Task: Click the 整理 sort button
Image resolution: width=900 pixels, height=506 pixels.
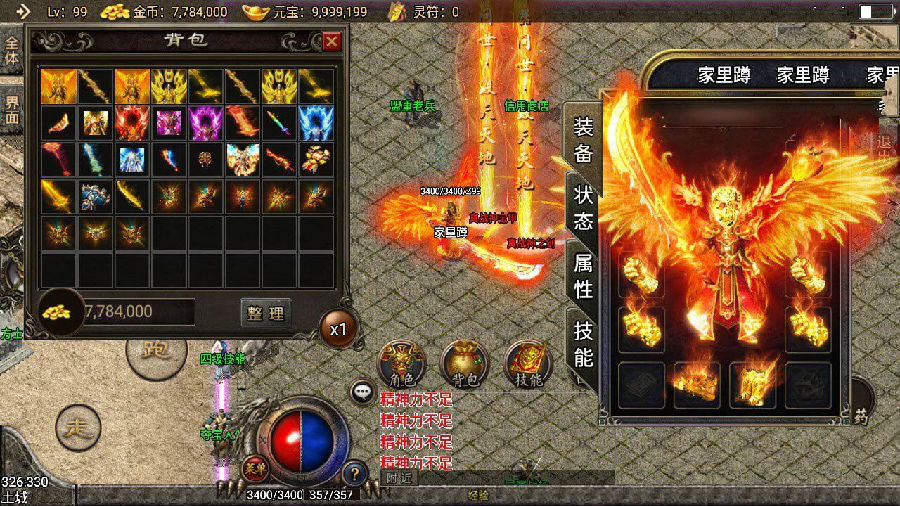Action: pos(265,313)
